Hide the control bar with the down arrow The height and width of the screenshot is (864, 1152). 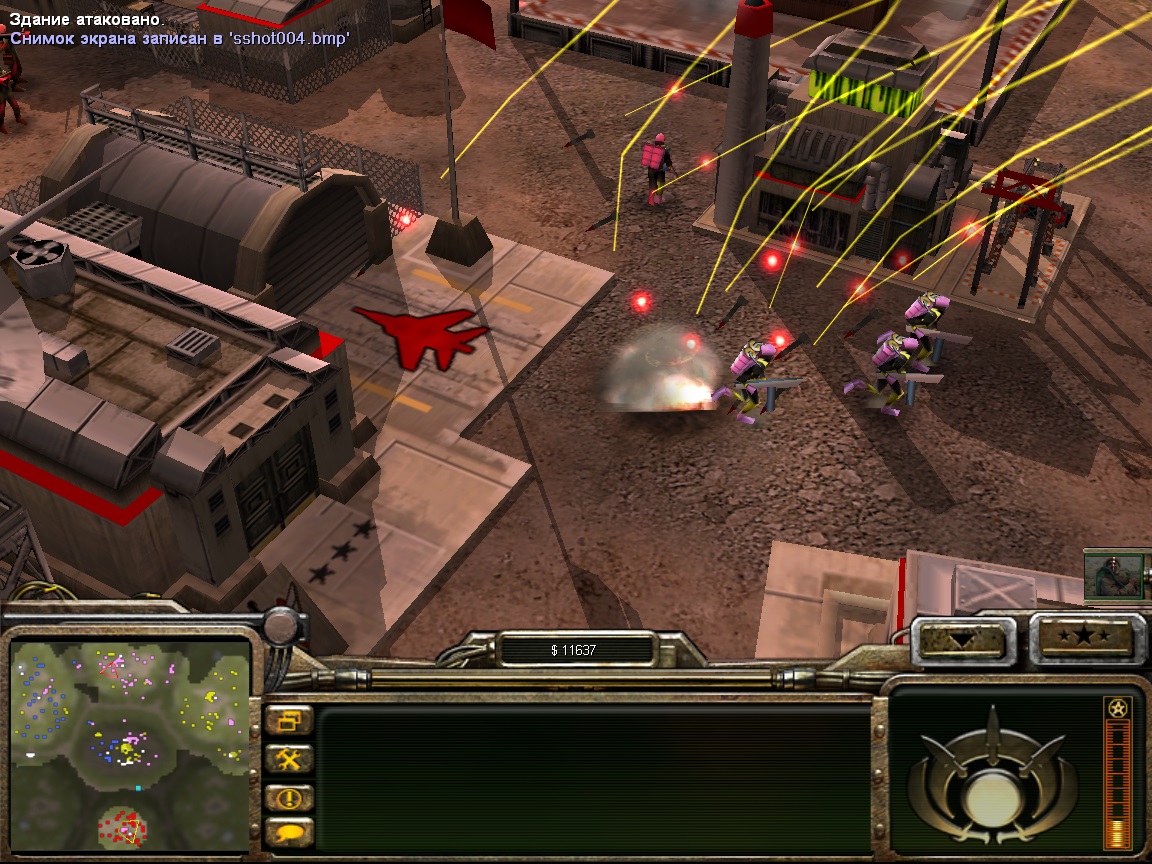pos(962,640)
